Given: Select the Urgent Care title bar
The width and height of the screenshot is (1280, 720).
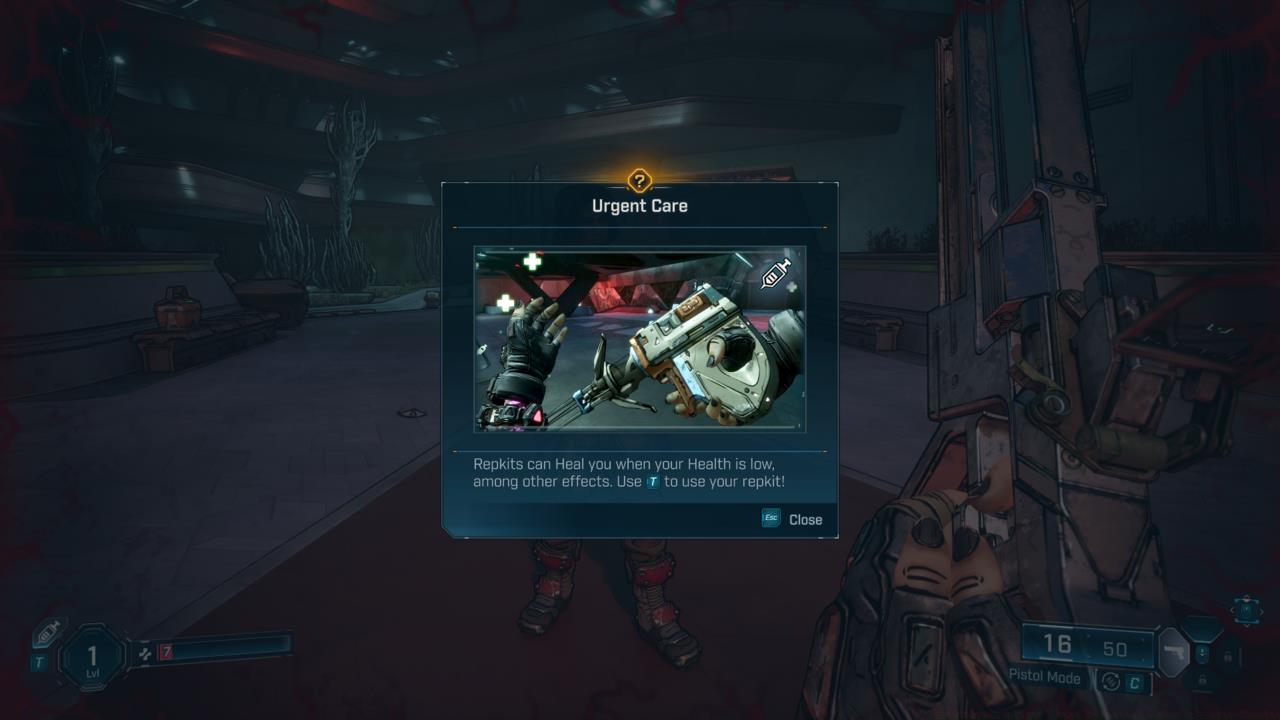Looking at the screenshot, I should pyautogui.click(x=639, y=205).
